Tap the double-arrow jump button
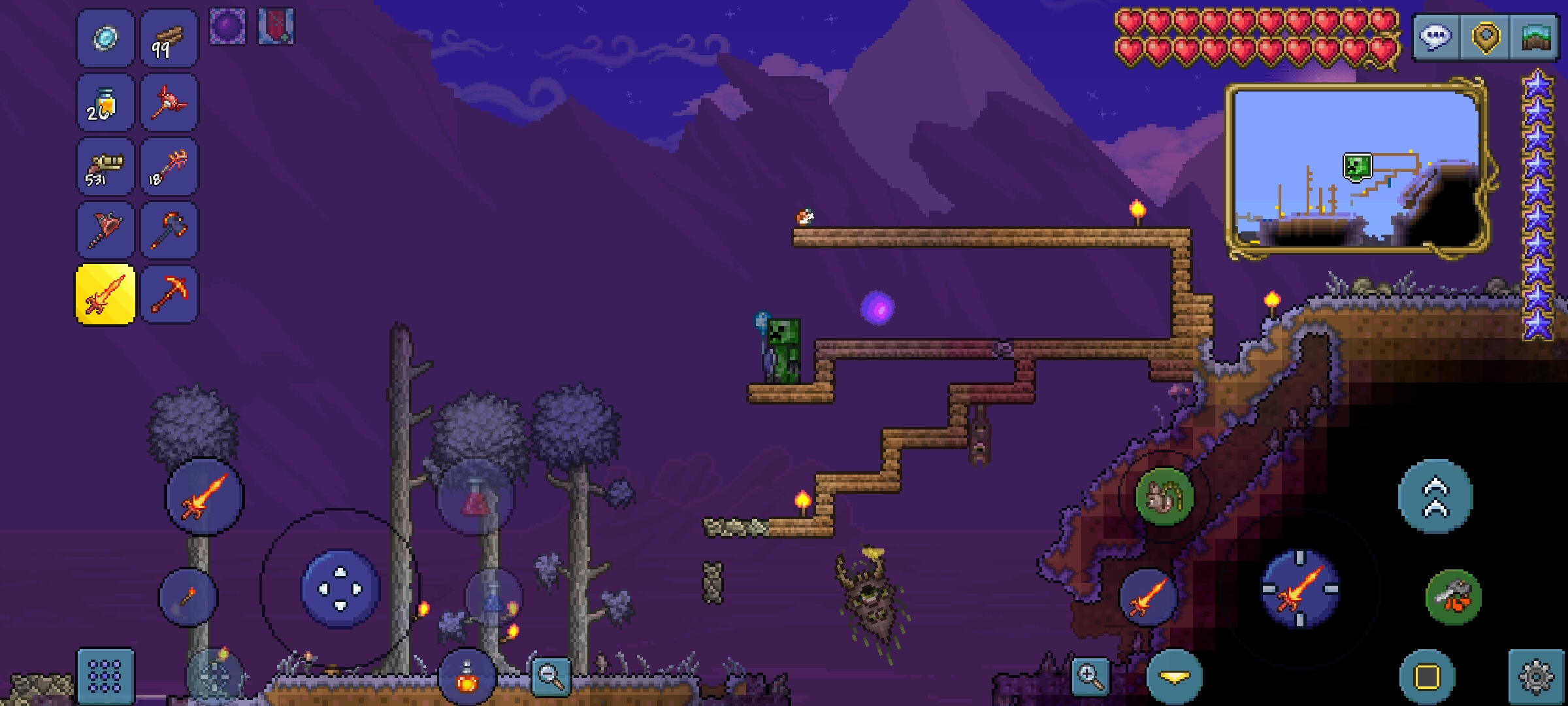This screenshot has height=706, width=1568. [1435, 497]
